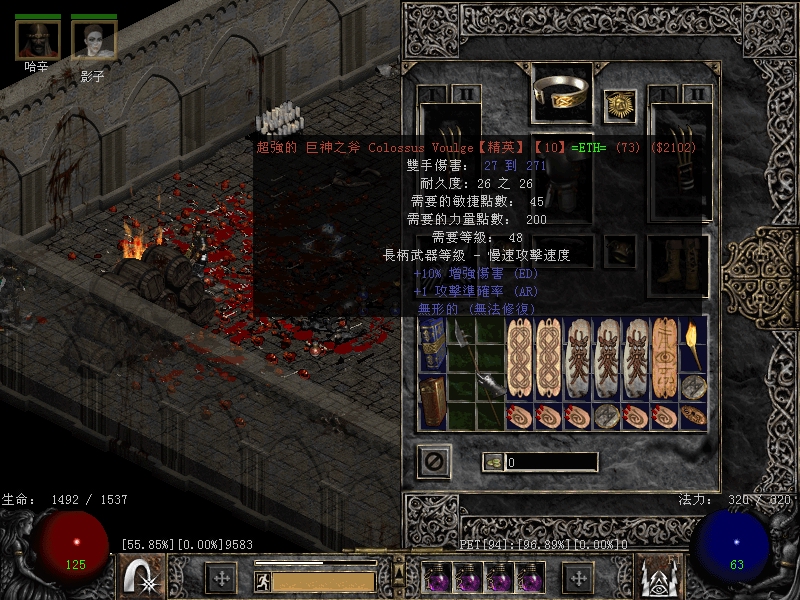Pick up the oval jewel
This screenshot has width=800, height=600.
click(692, 415)
